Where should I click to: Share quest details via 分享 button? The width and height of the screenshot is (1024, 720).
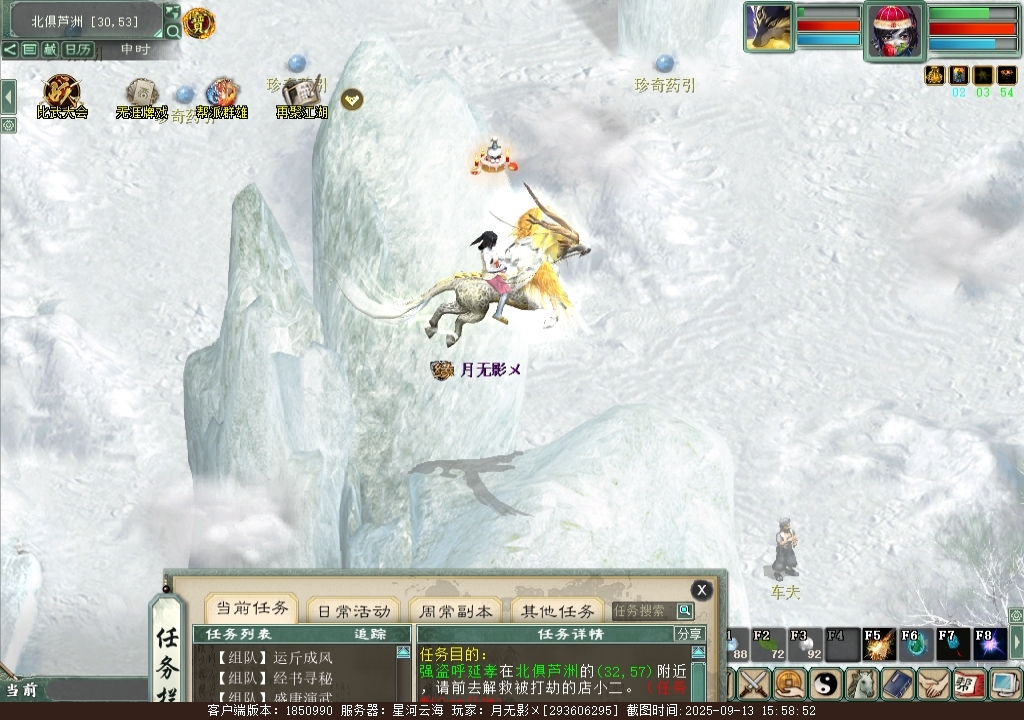(689, 634)
